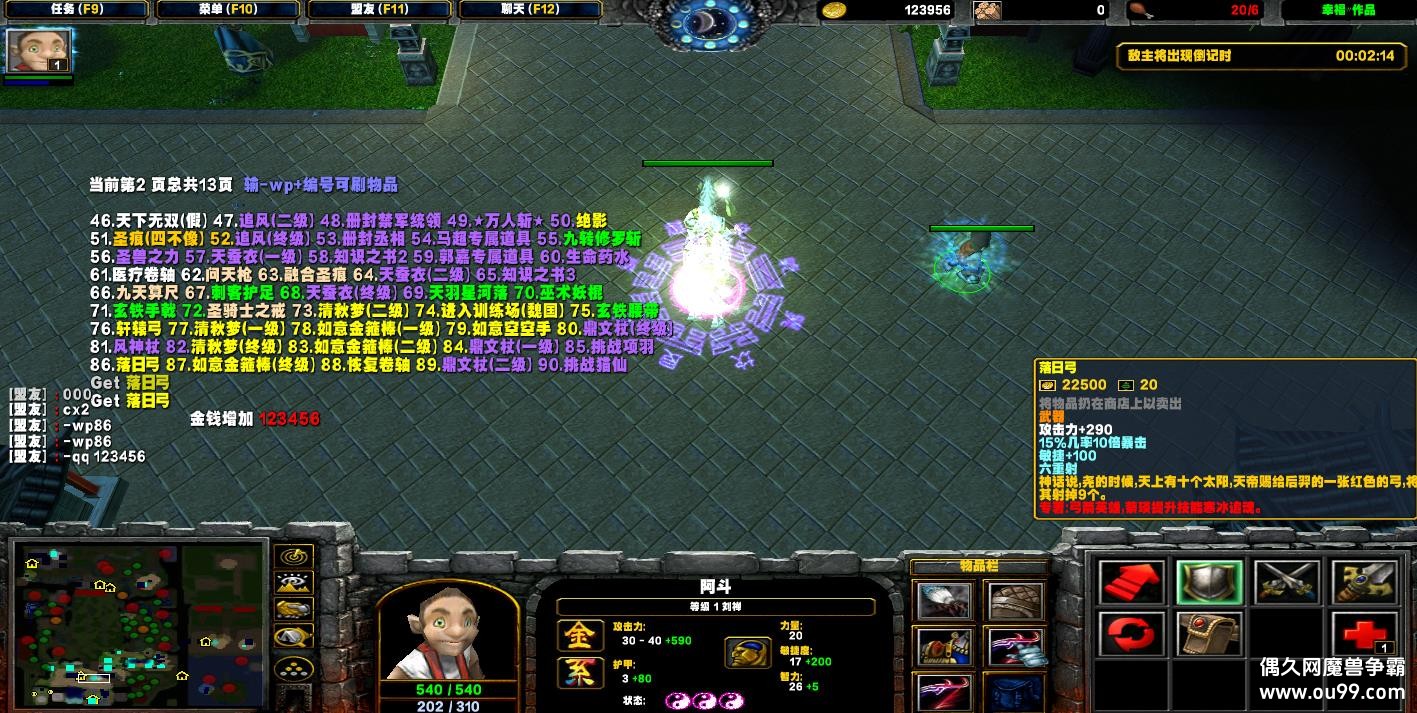Click the formation toggle button
Viewport: 1417px width, 713px height.
pos(293,667)
